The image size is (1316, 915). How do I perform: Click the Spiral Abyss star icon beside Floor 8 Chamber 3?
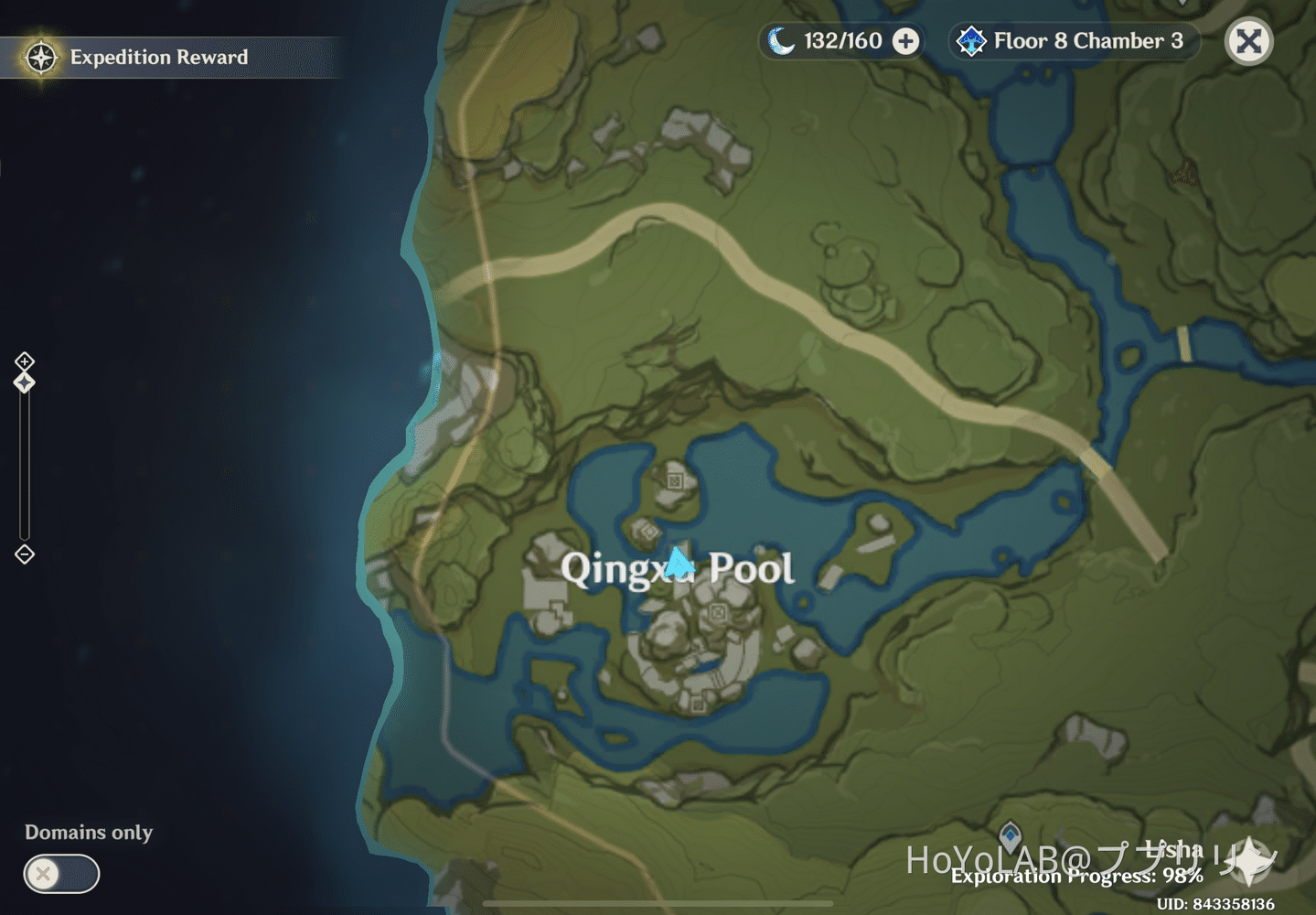[x=971, y=40]
